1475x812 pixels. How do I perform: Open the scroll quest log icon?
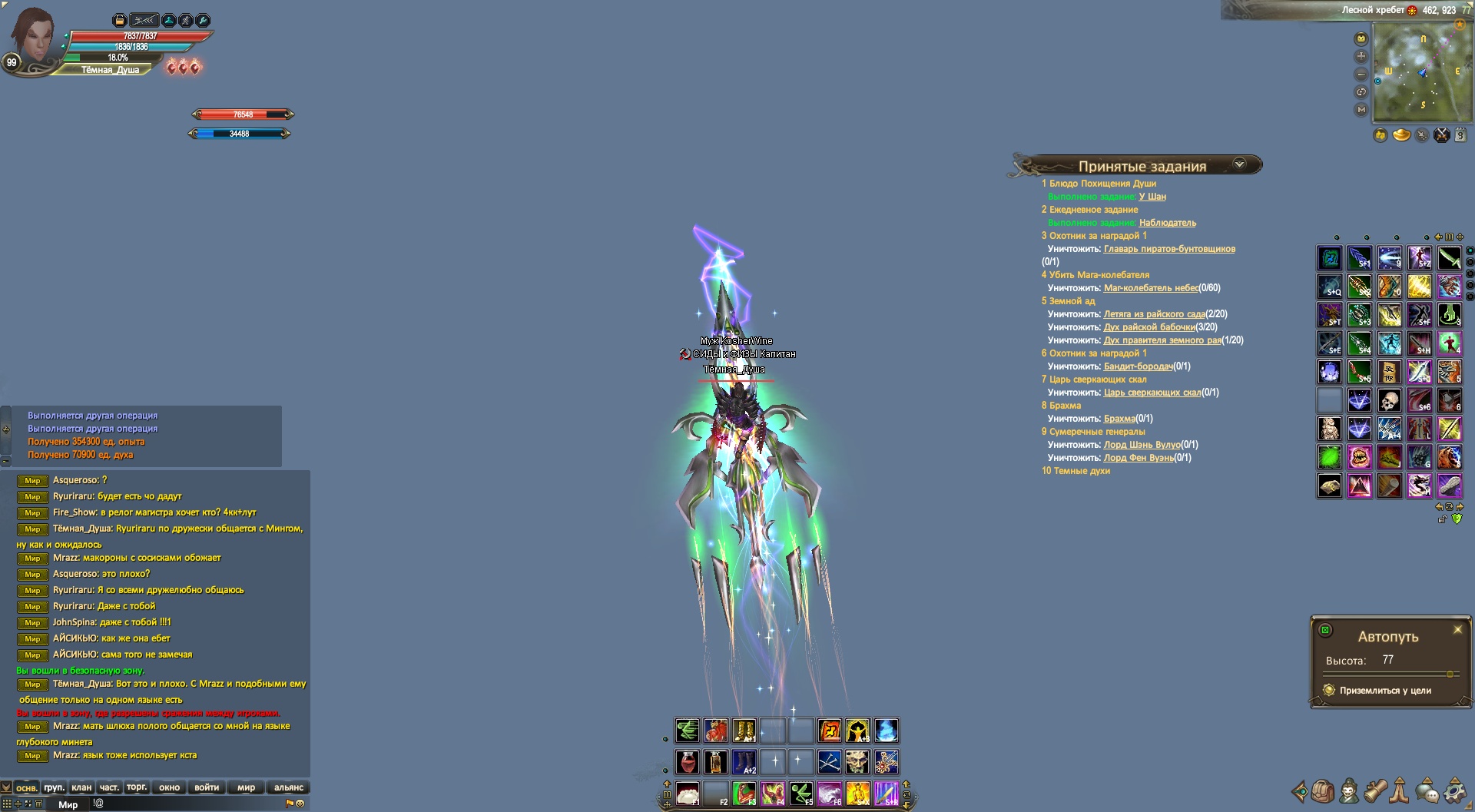point(1375,790)
